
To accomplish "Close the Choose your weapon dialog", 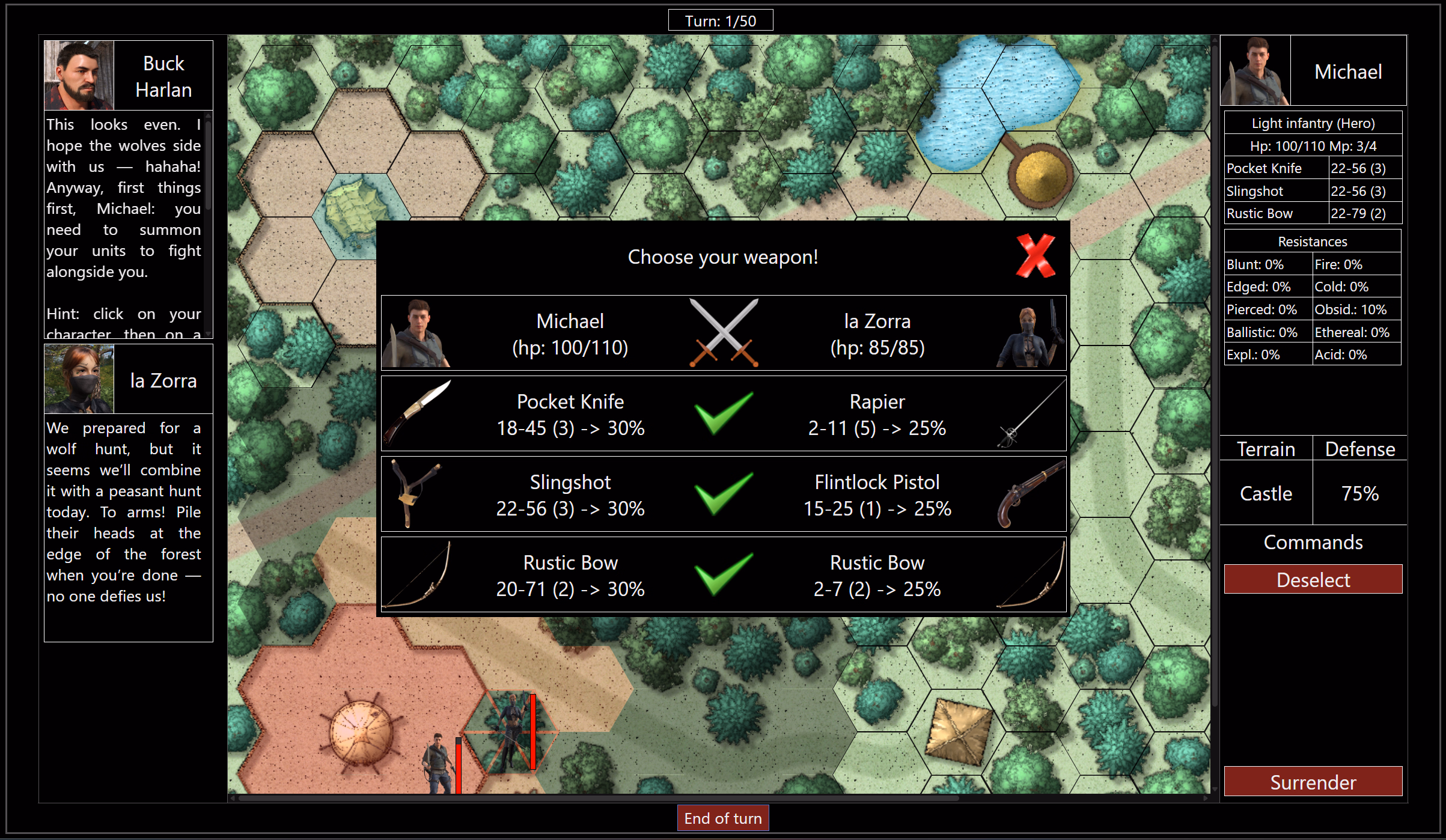I will pyautogui.click(x=1035, y=256).
